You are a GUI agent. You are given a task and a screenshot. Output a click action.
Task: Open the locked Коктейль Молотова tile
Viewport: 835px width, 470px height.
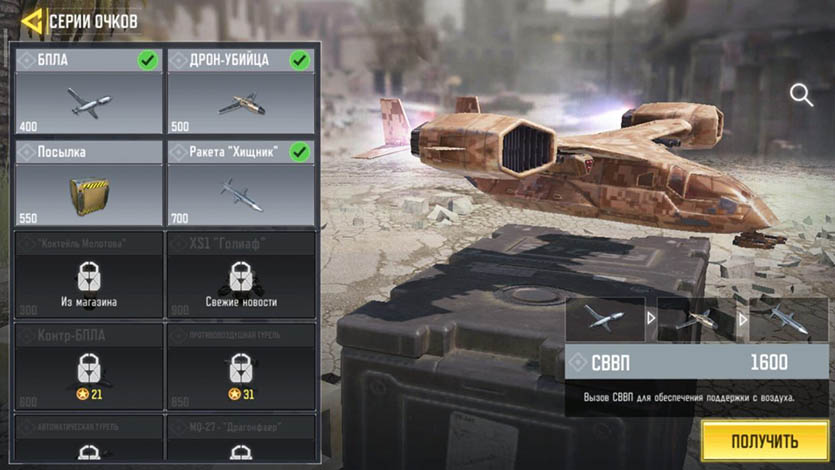click(87, 274)
